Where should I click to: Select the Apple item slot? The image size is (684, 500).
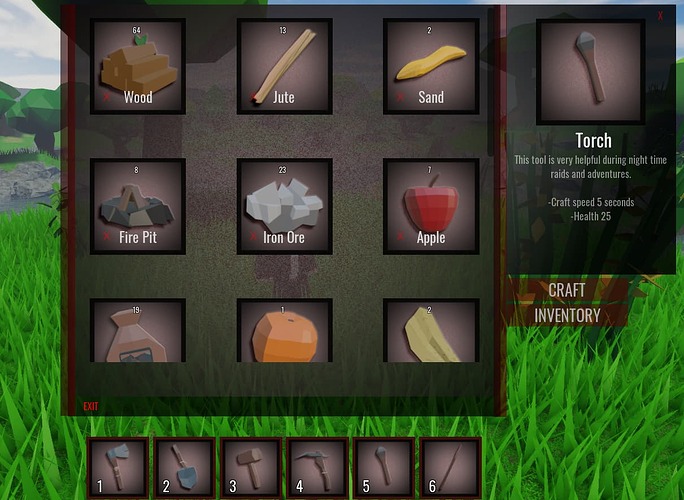coord(431,206)
